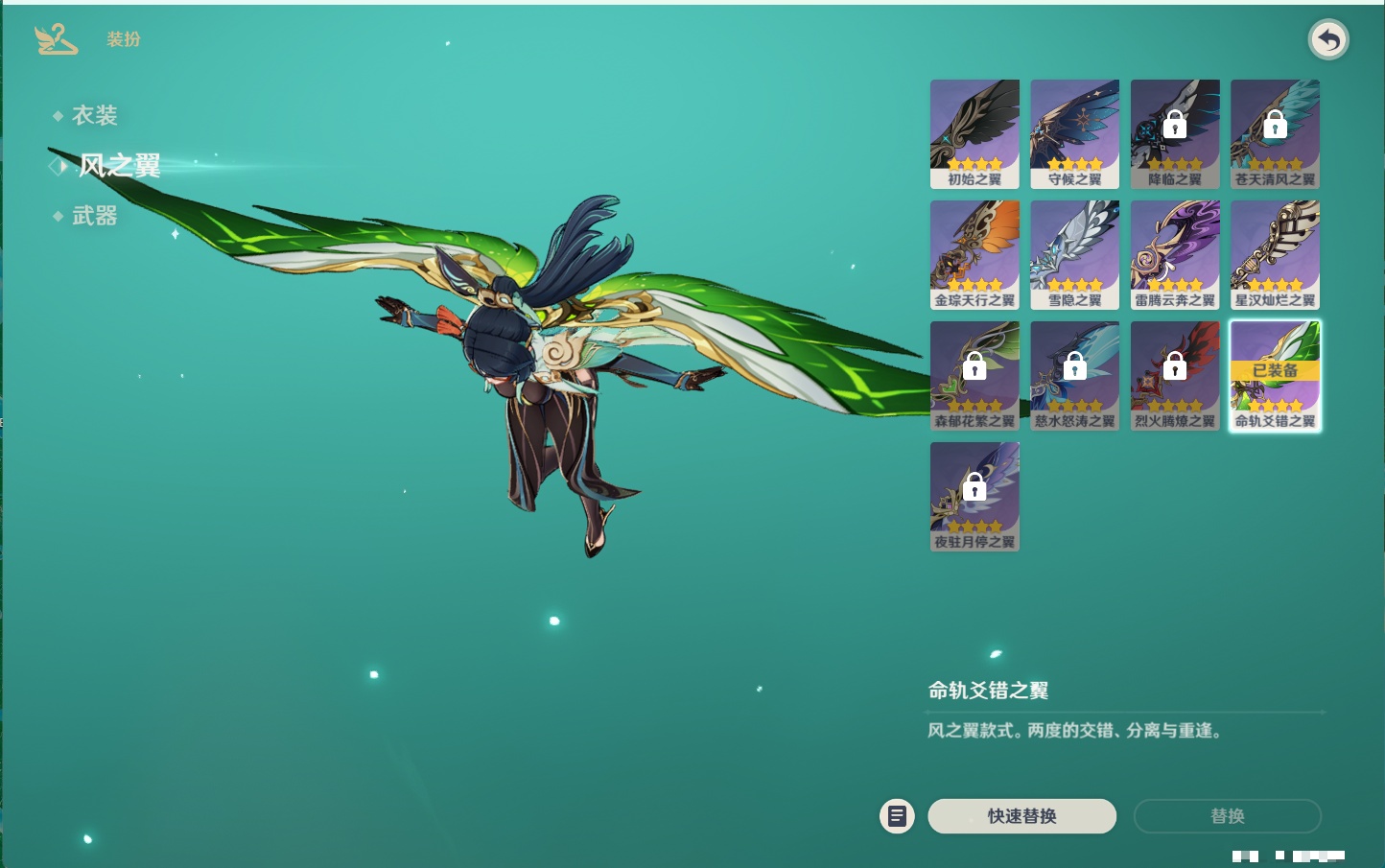Select the 初始之翼 glider
The width and height of the screenshot is (1385, 868).
coord(974,133)
